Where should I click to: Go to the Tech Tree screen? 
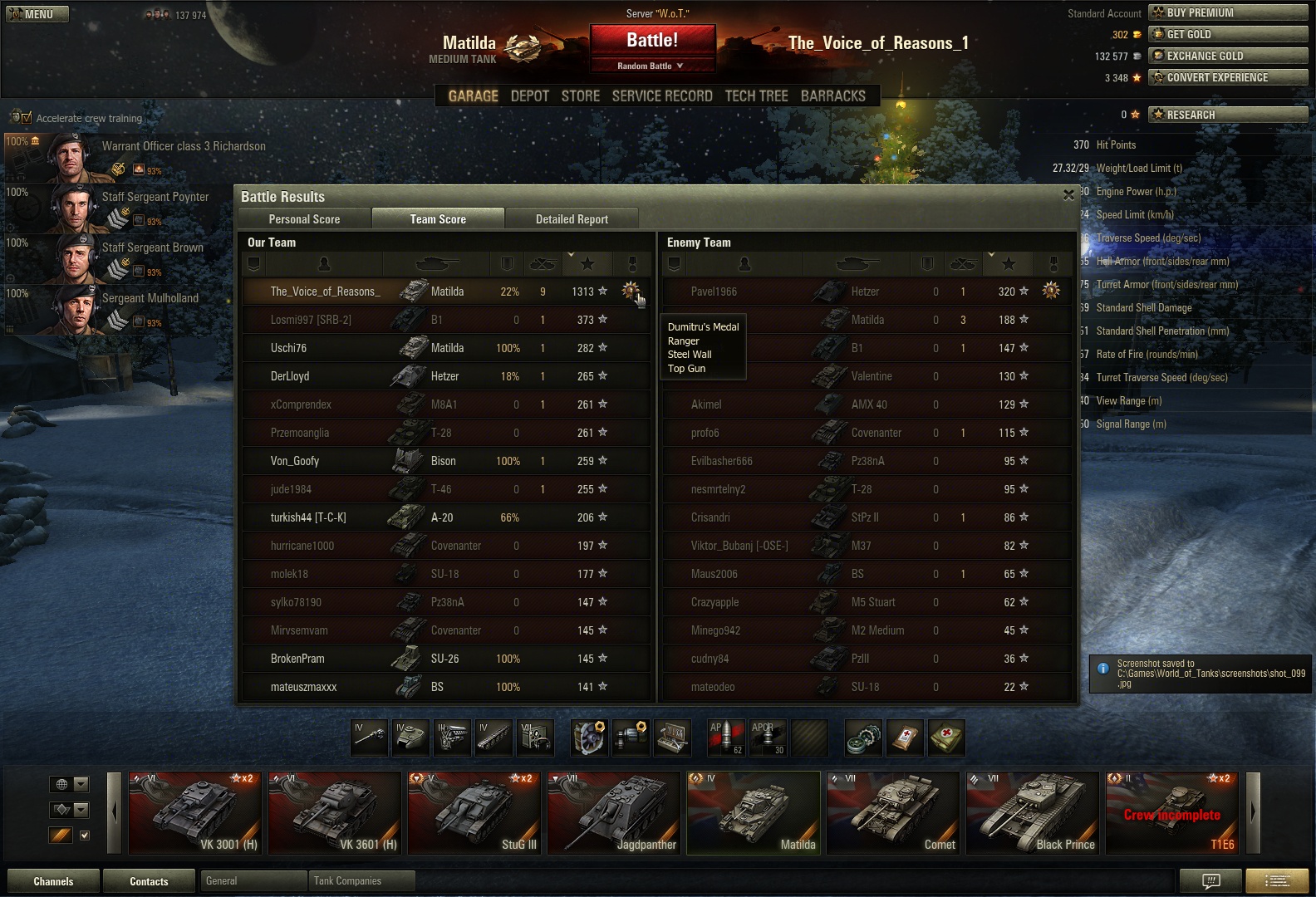coord(756,96)
